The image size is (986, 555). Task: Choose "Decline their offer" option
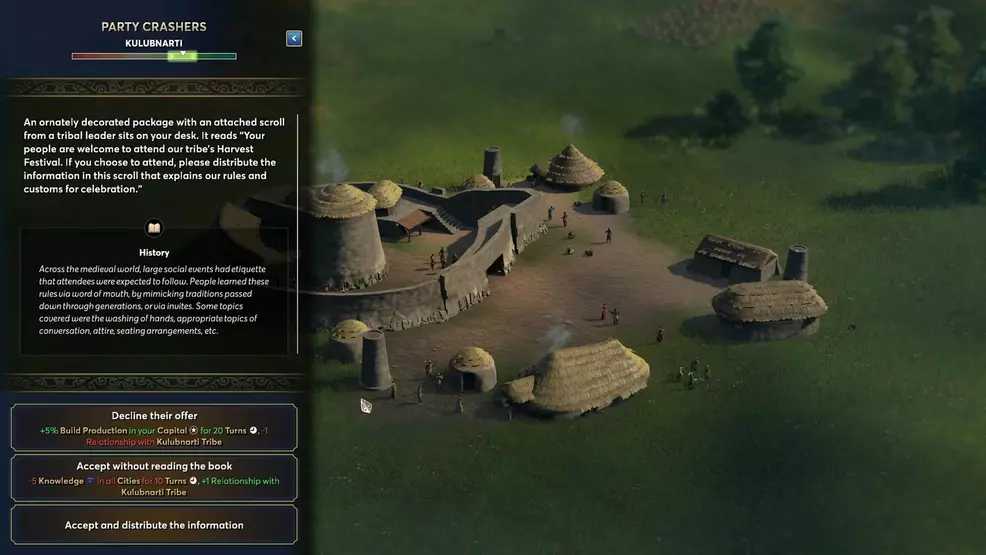click(154, 427)
